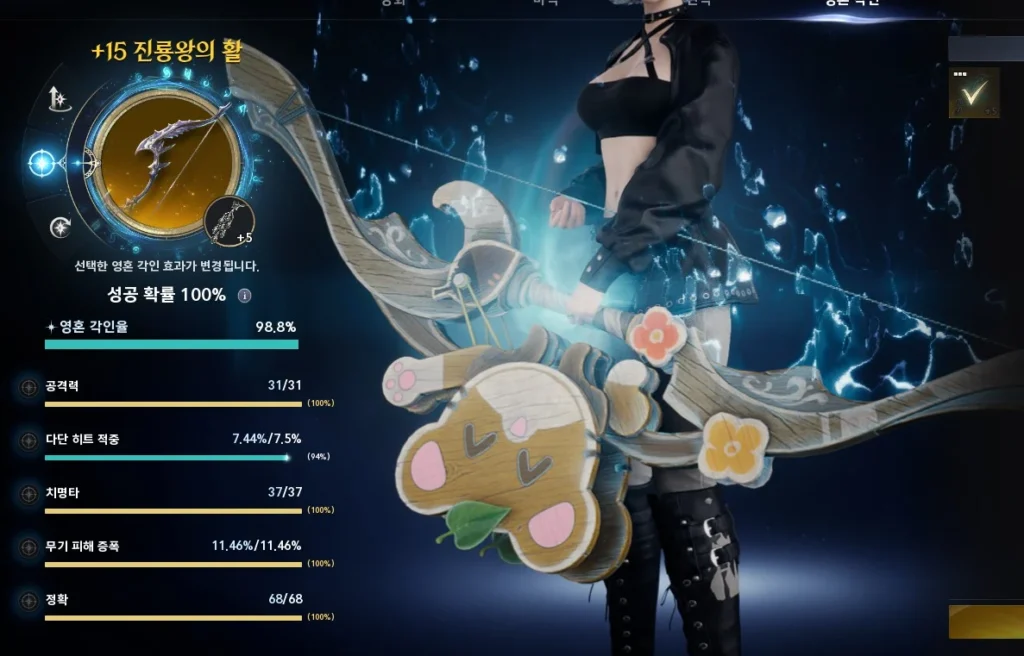Choose the circular arrow star mode icon

click(x=61, y=227)
